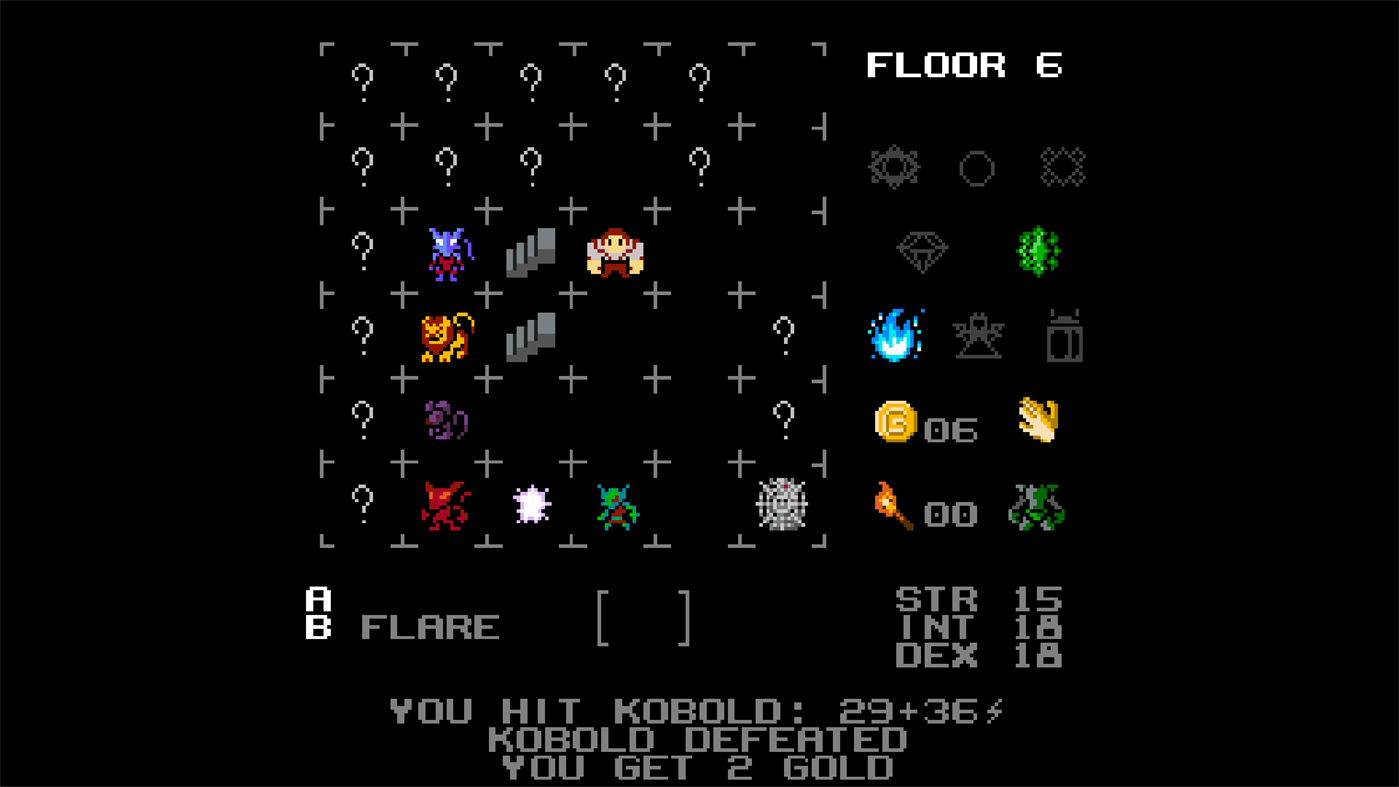Click the grayed lantern inventory icon
Image resolution: width=1399 pixels, height=787 pixels.
pos(1063,337)
